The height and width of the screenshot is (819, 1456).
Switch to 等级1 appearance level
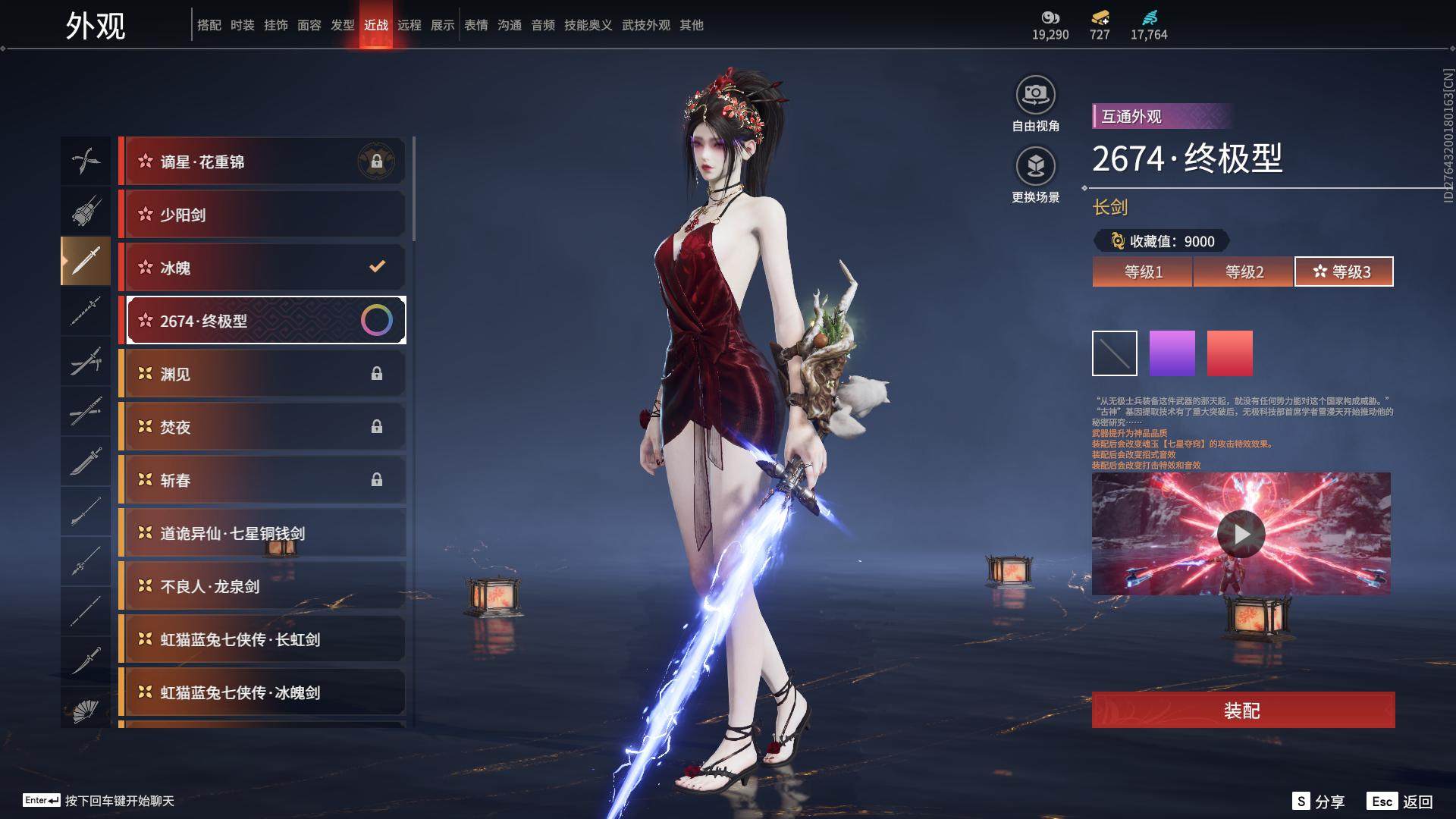(x=1143, y=271)
